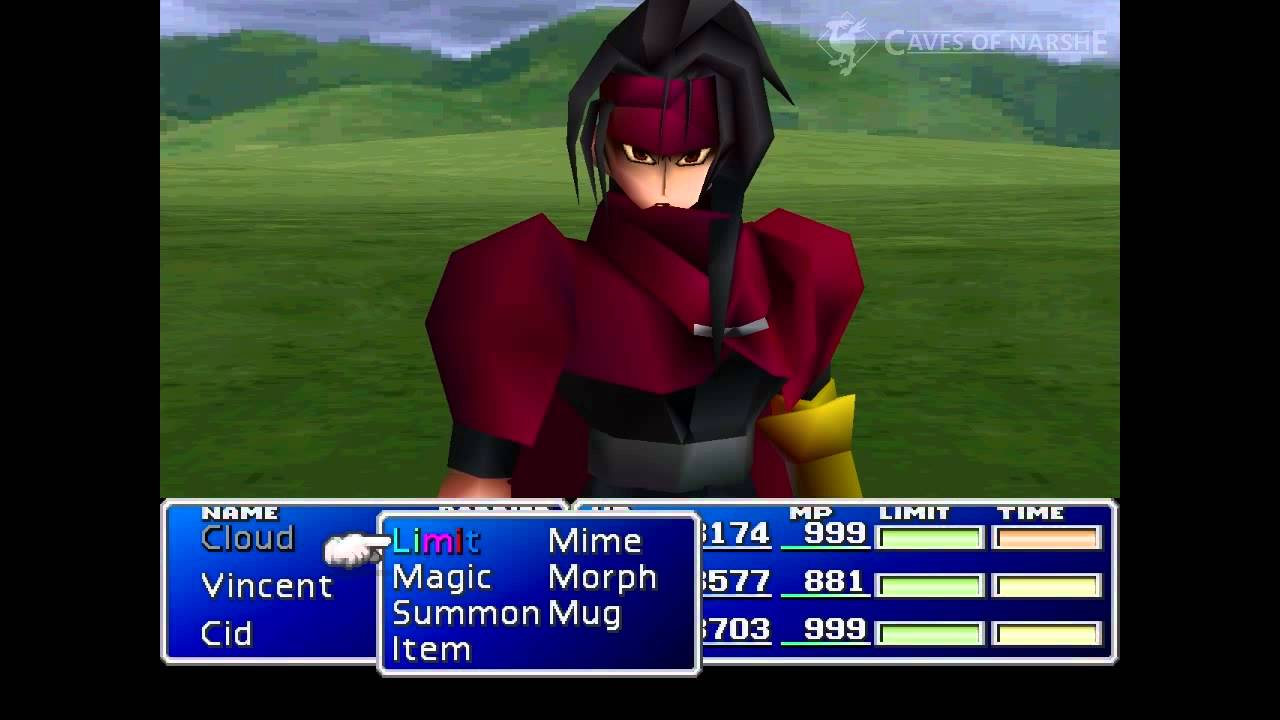Select the Mug command

pyautogui.click(x=584, y=613)
